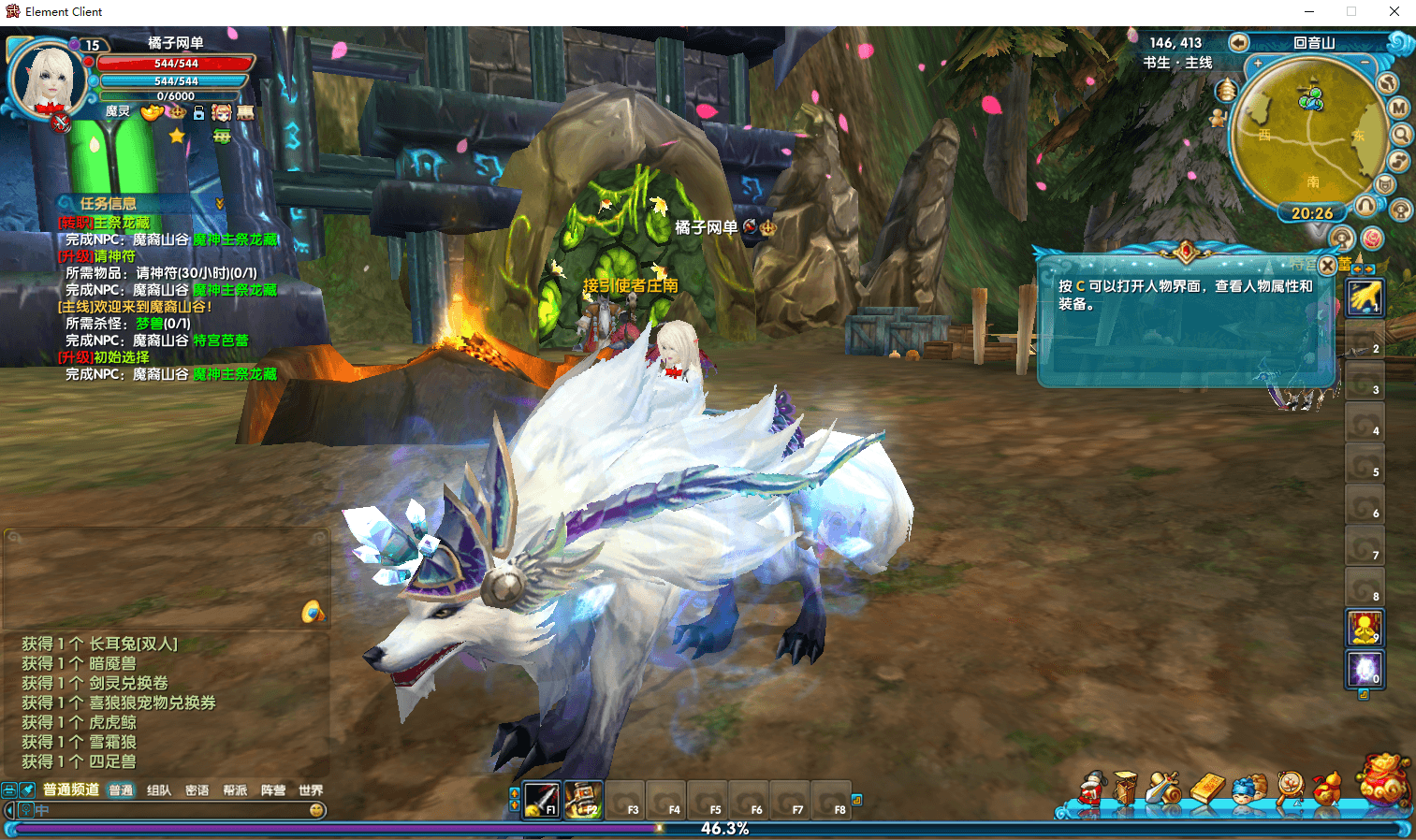Click the minimap zoom-out minus button
Image resolution: width=1416 pixels, height=840 pixels.
coord(1365,63)
